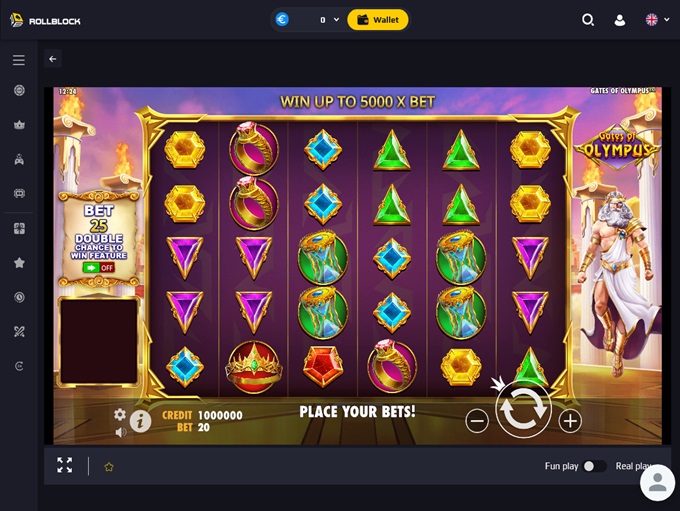Screen dimensions: 680x511
Task: Open the game info paytable
Action: pos(140,421)
